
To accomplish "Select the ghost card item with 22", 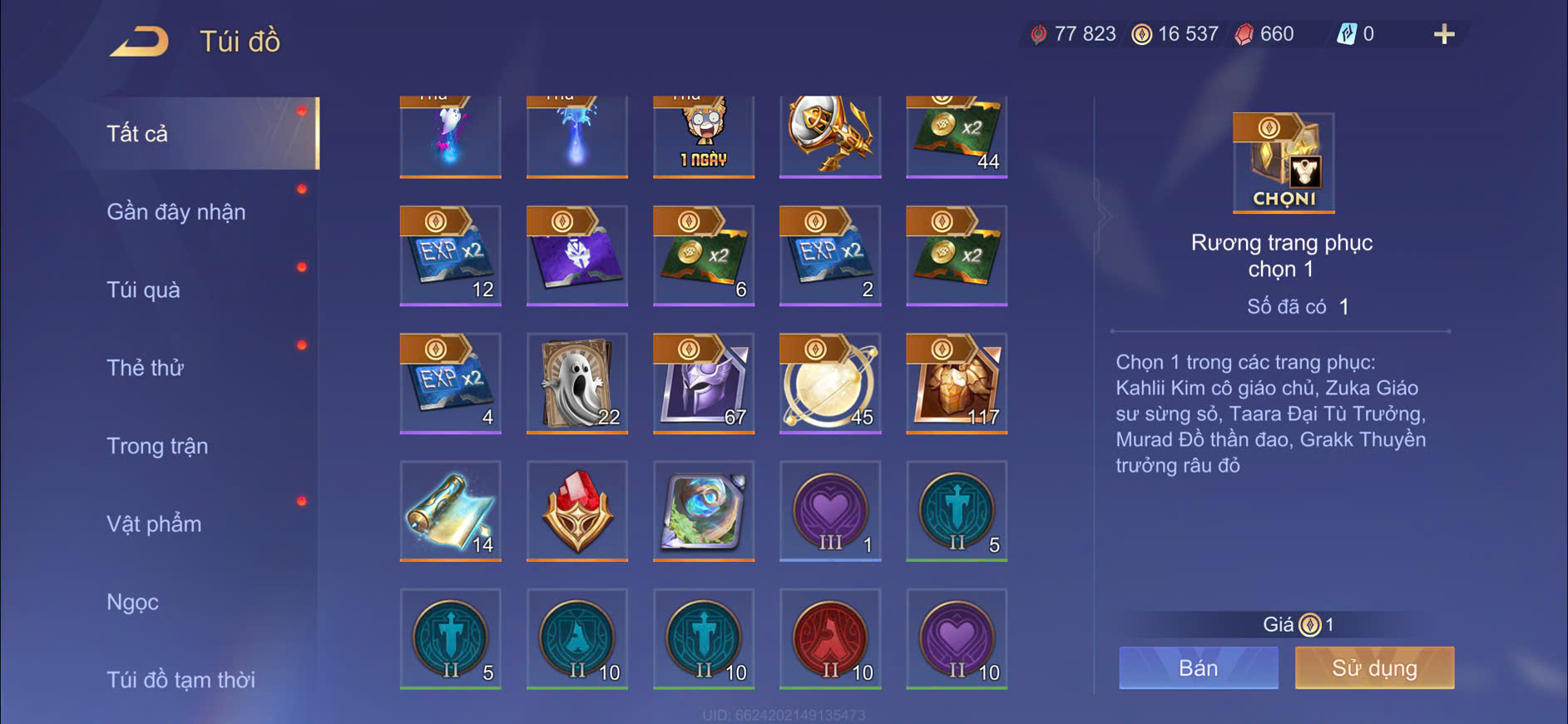I will coord(577,383).
